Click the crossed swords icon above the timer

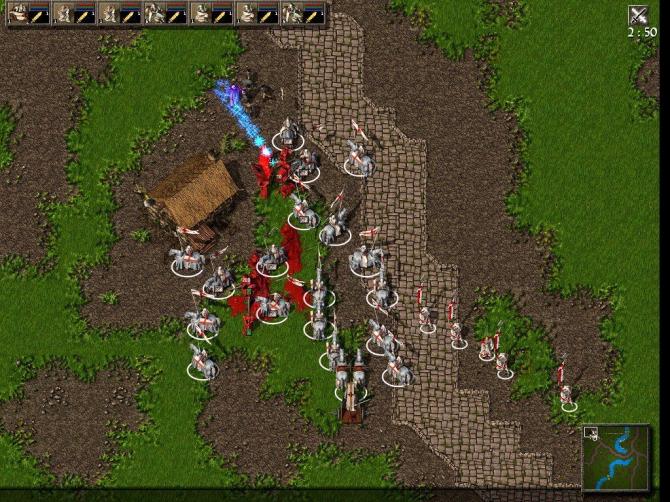pos(637,15)
